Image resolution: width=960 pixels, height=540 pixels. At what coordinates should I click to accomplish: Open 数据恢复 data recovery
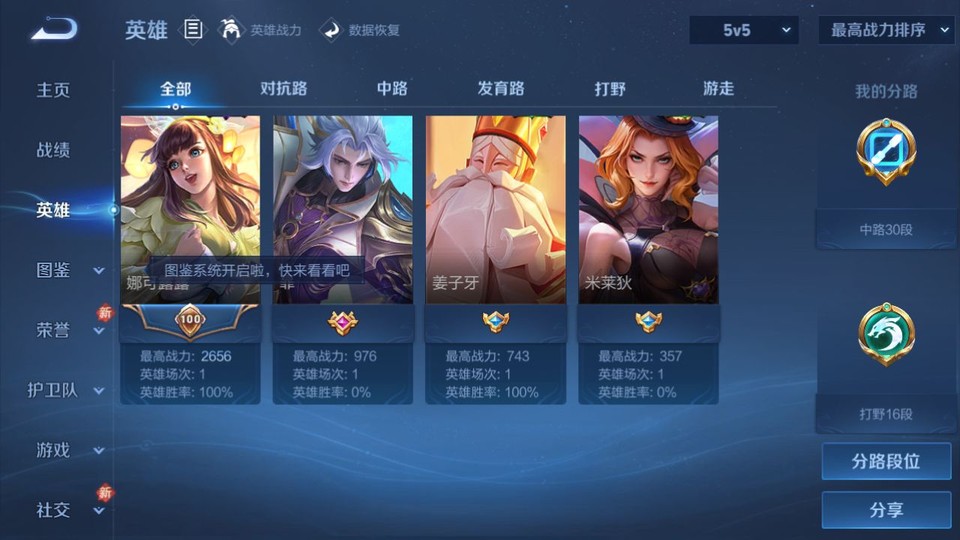coord(361,30)
